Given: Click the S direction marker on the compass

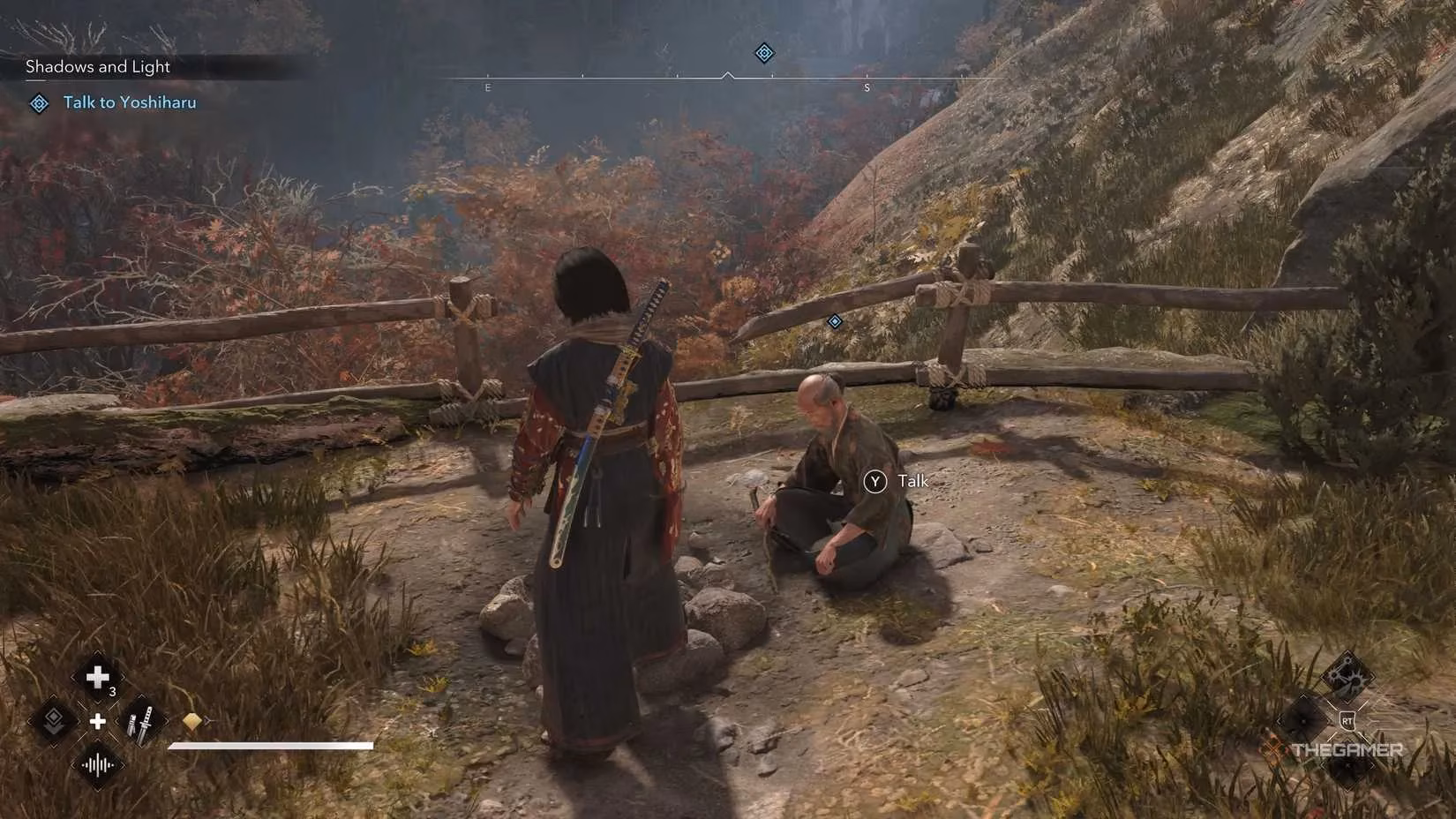Looking at the screenshot, I should tap(867, 86).
